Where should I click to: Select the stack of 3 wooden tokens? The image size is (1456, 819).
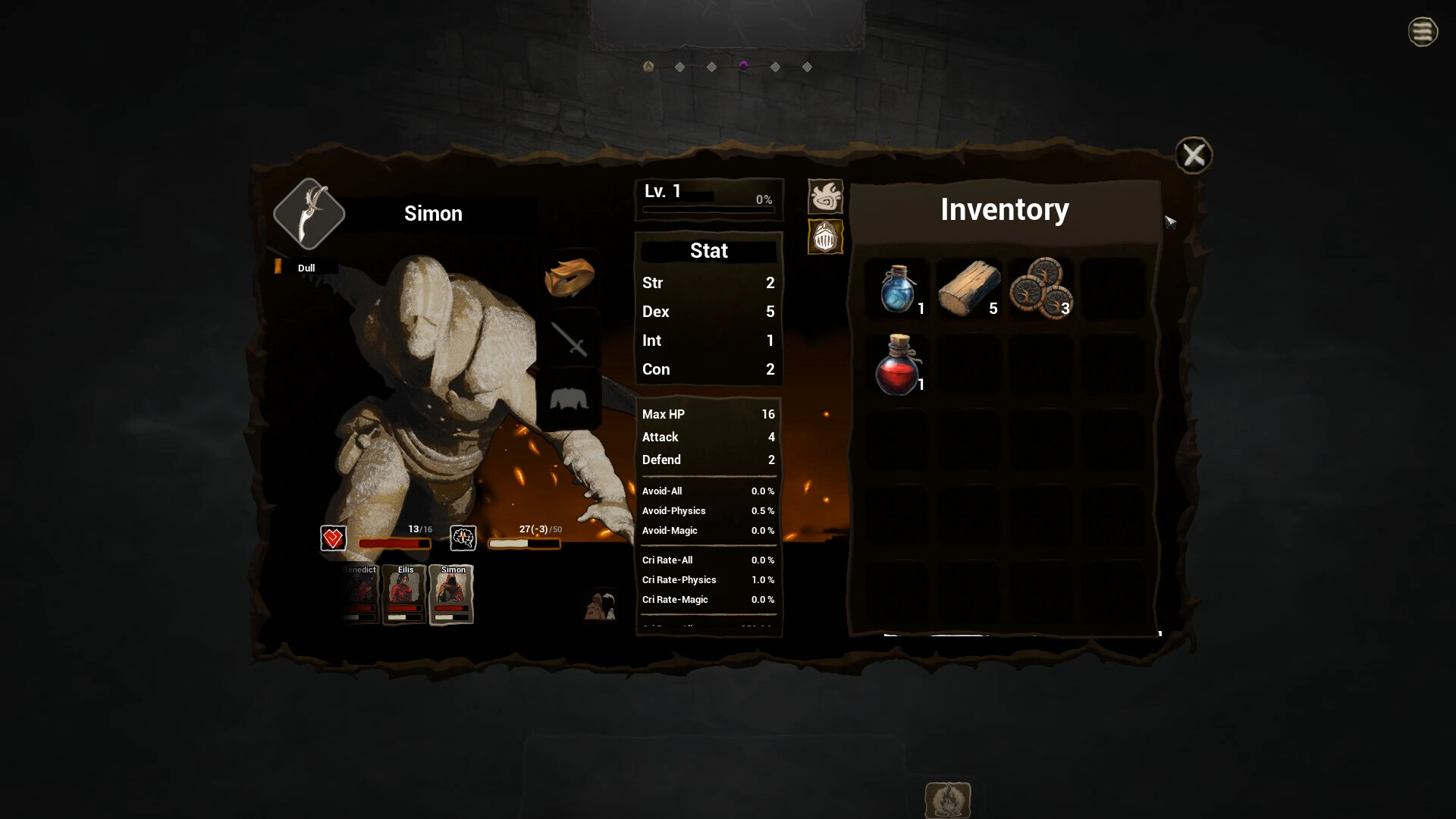1040,289
